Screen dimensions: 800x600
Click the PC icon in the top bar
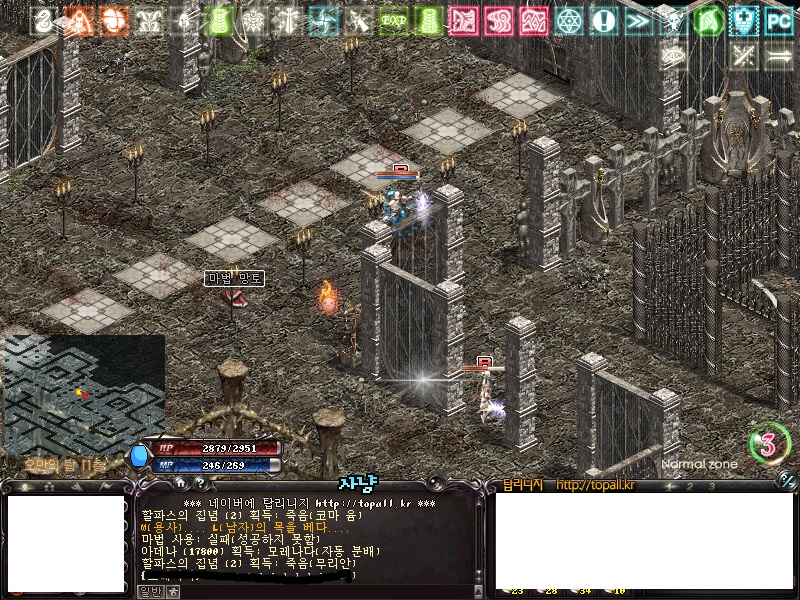tap(779, 20)
